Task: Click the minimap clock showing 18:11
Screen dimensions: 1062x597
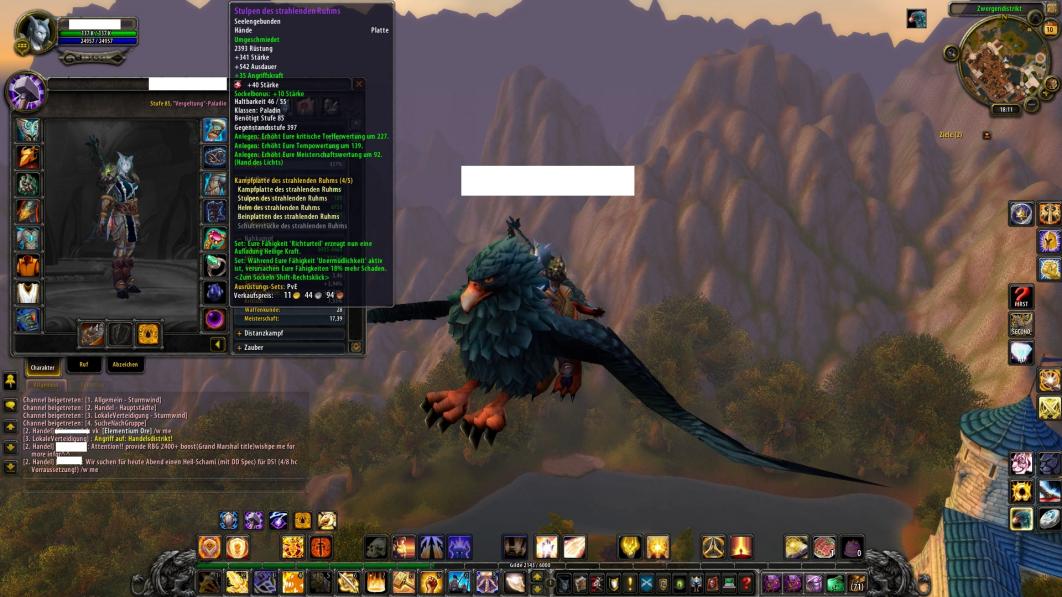Action: (1005, 109)
